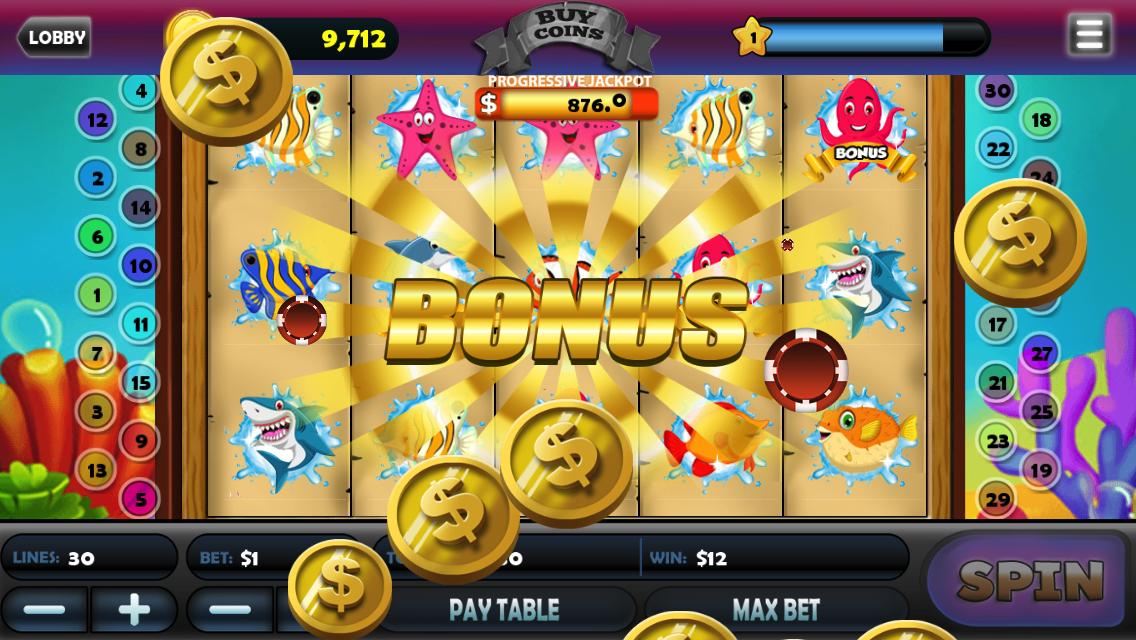The height and width of the screenshot is (640, 1136).
Task: Select Max Bet
Action: (x=775, y=609)
